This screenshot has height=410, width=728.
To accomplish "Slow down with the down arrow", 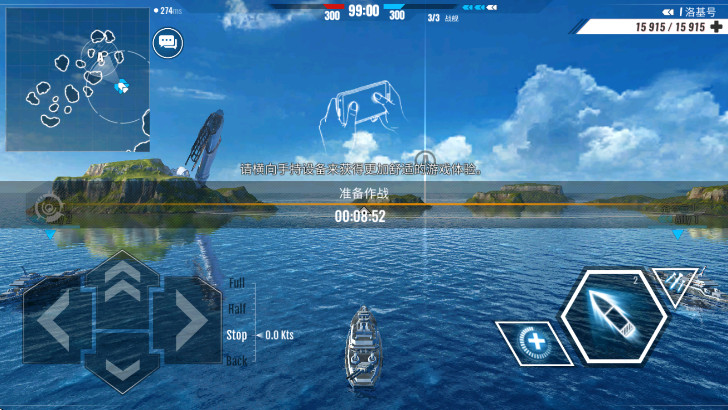I will [x=122, y=367].
